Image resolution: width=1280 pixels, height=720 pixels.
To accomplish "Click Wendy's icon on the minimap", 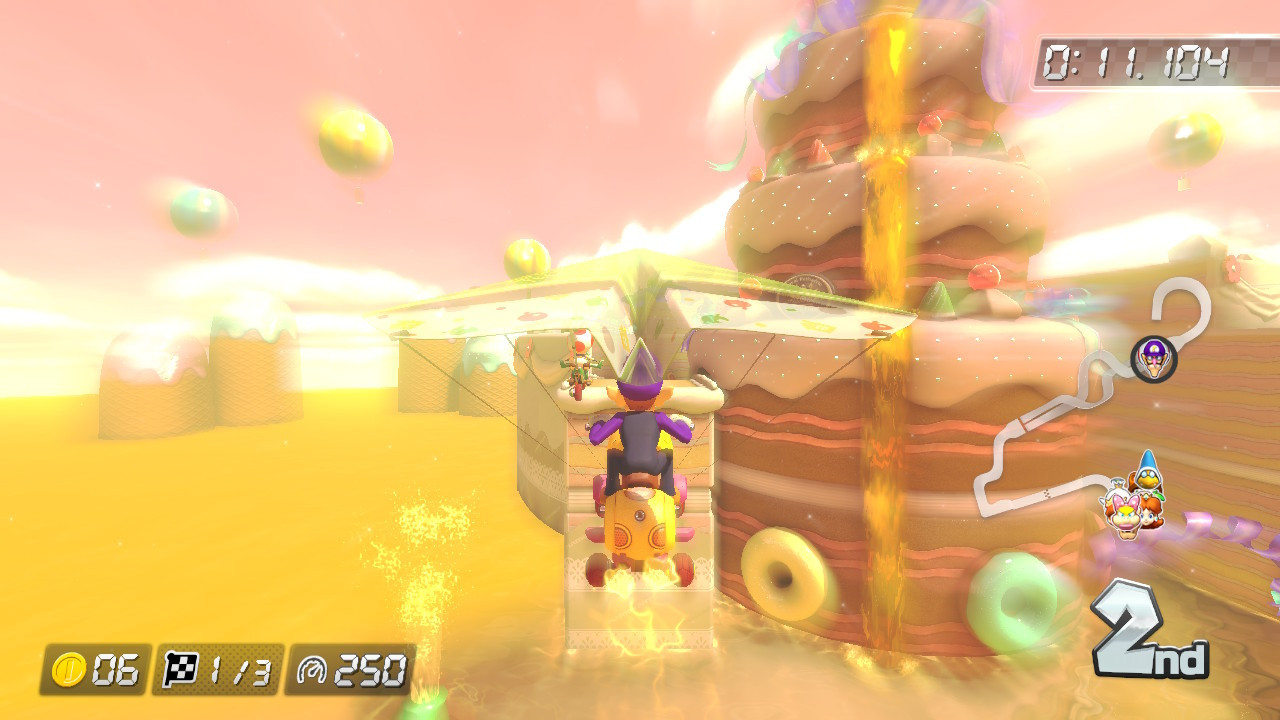I will 1123,514.
